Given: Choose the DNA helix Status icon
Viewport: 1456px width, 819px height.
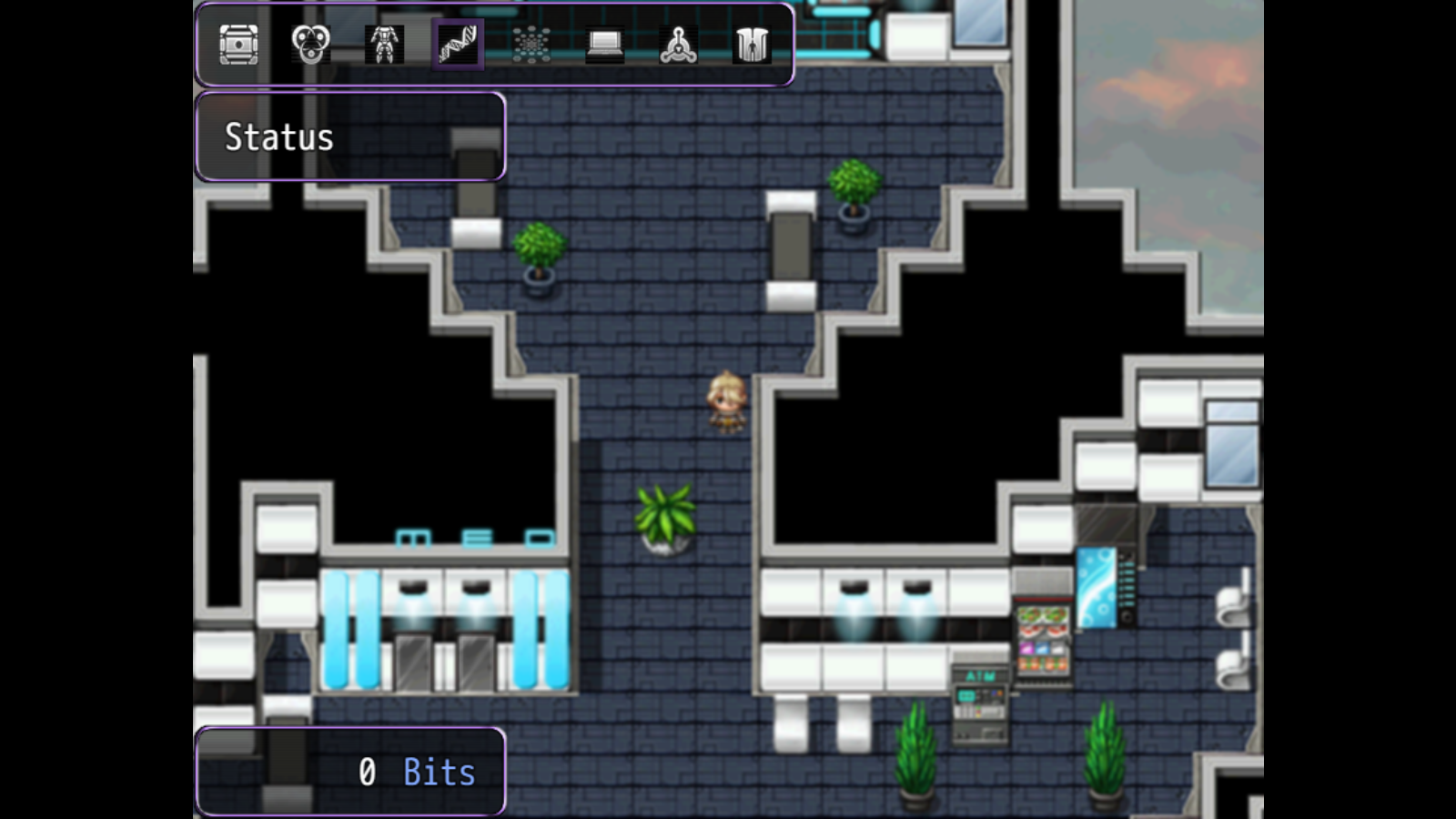Looking at the screenshot, I should pyautogui.click(x=458, y=45).
